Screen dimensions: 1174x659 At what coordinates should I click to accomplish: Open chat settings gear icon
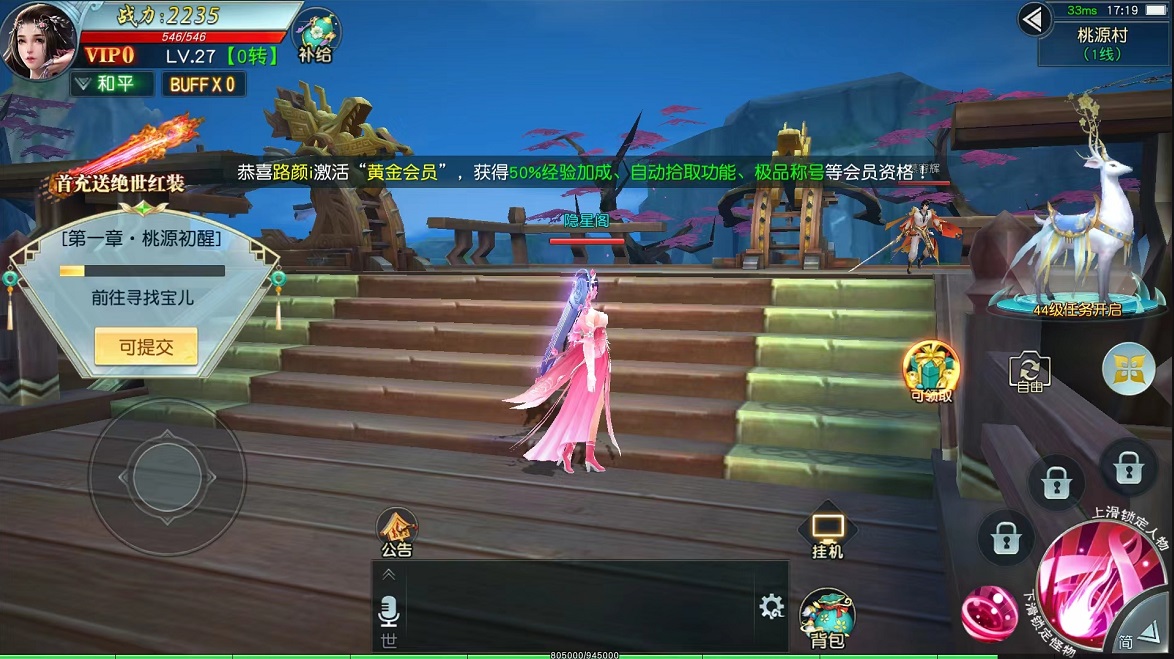[771, 606]
